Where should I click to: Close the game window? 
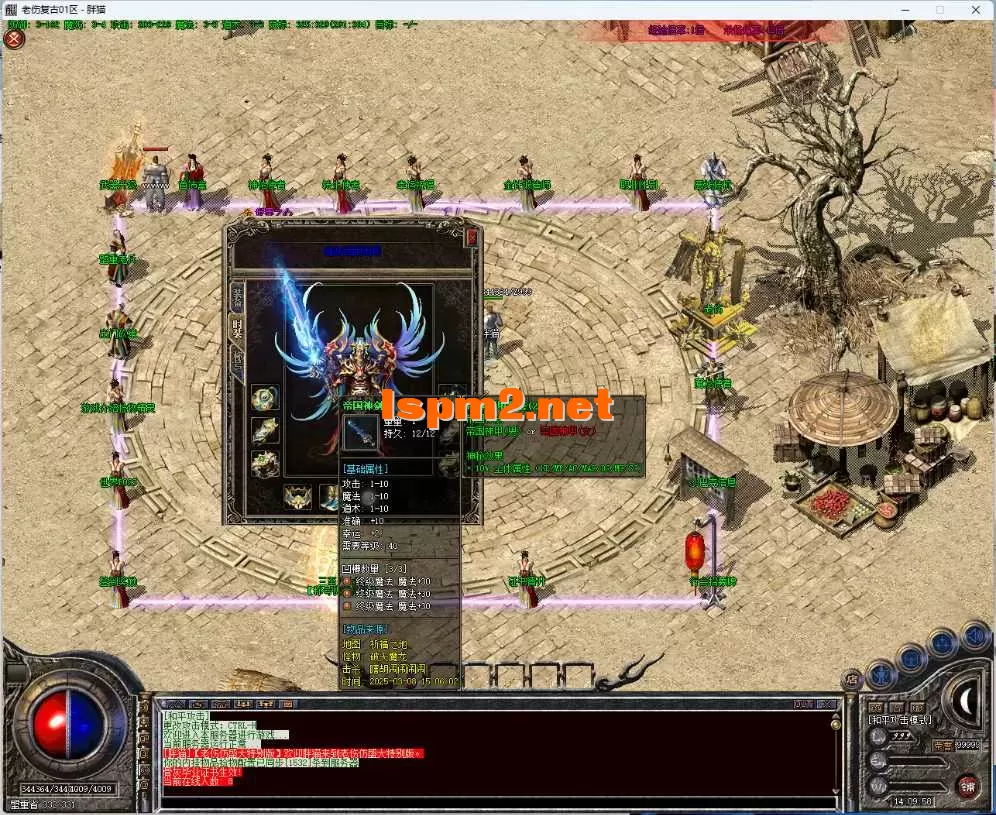point(976,9)
